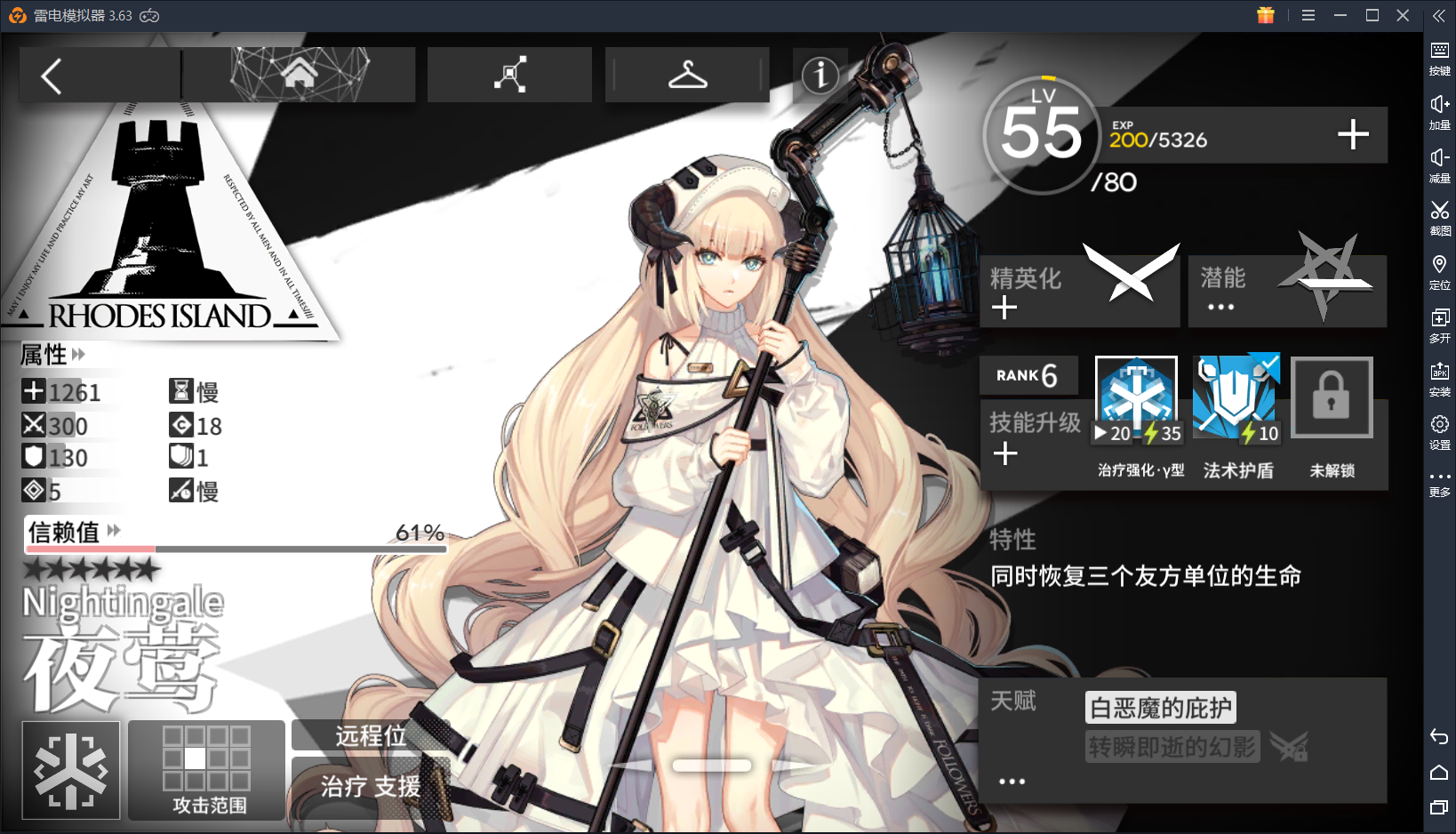Select the Medic class icon bottom left
The image size is (1456, 834).
tap(70, 770)
